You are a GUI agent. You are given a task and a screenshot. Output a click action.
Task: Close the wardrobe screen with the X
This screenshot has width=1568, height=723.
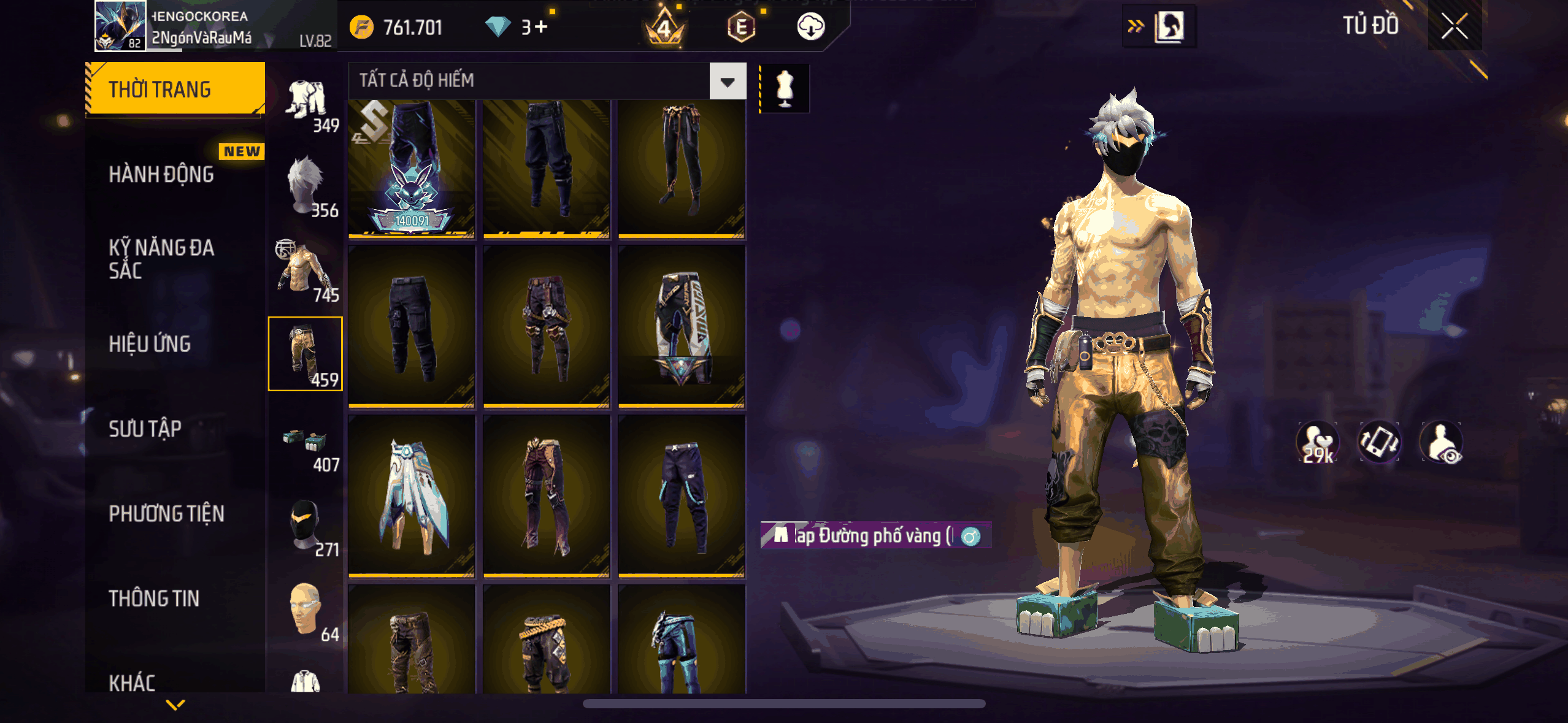coord(1454,26)
